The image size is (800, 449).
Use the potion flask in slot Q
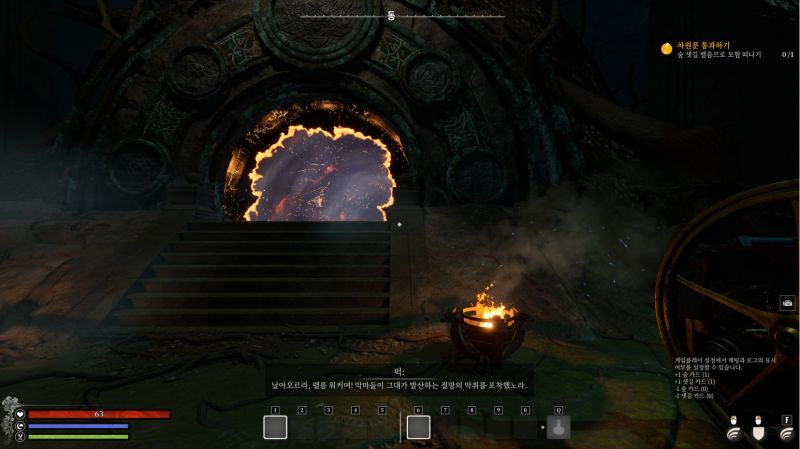click(559, 428)
